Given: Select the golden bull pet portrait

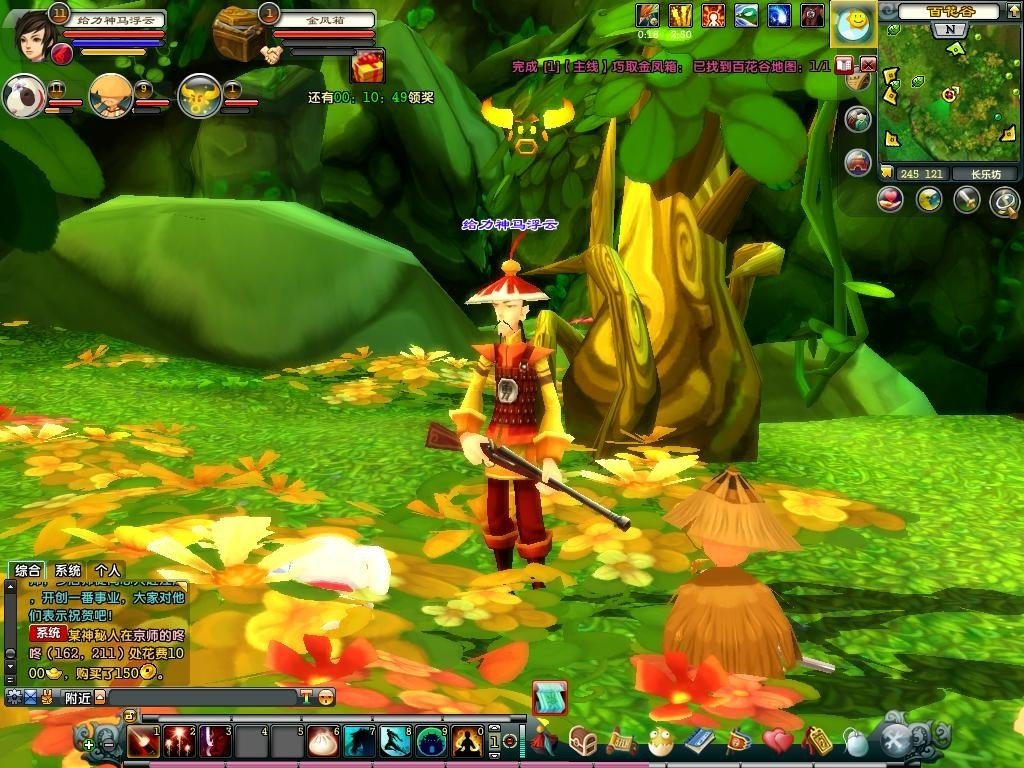Looking at the screenshot, I should pyautogui.click(x=199, y=96).
